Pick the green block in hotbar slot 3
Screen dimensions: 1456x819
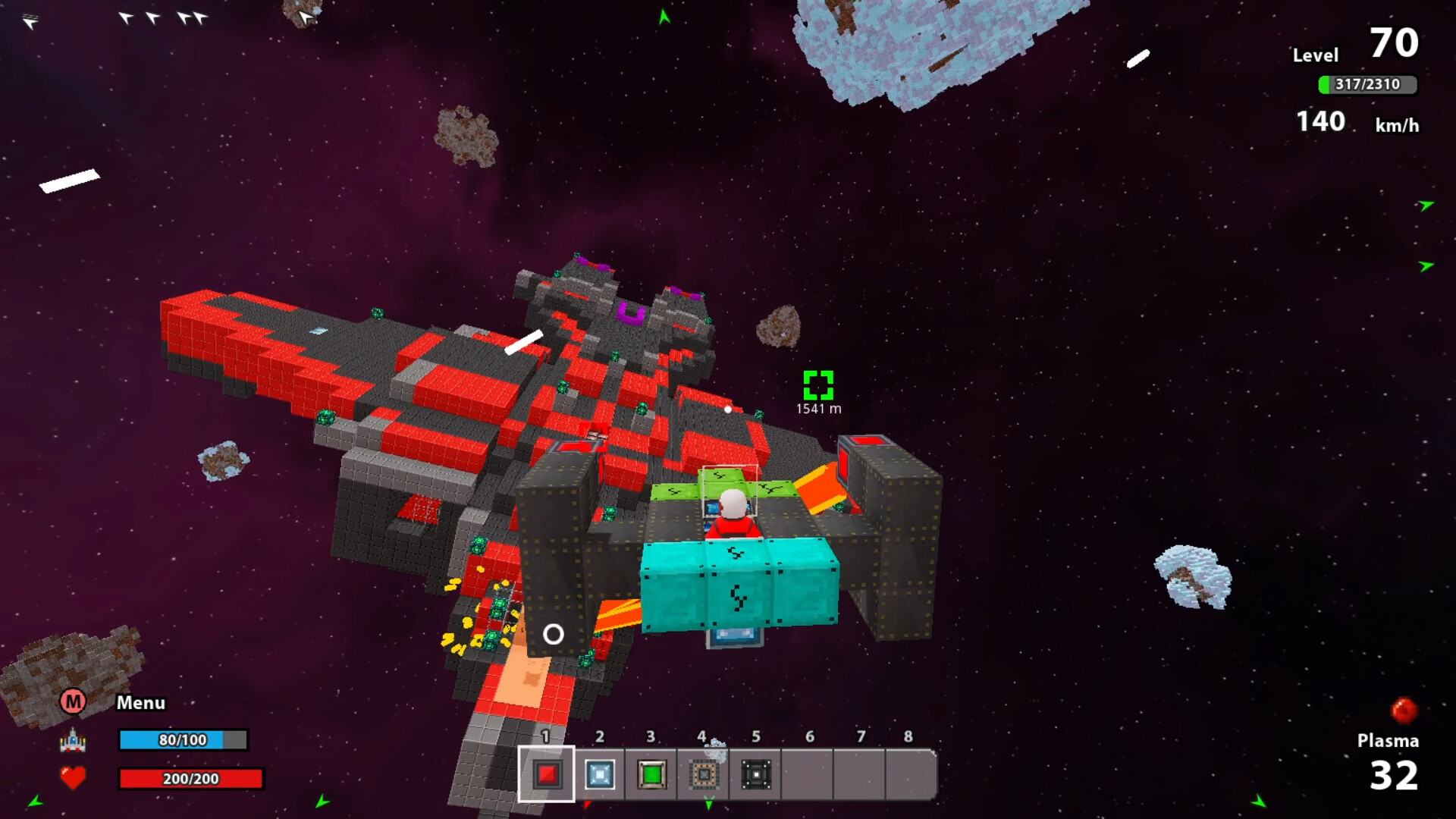[x=651, y=774]
